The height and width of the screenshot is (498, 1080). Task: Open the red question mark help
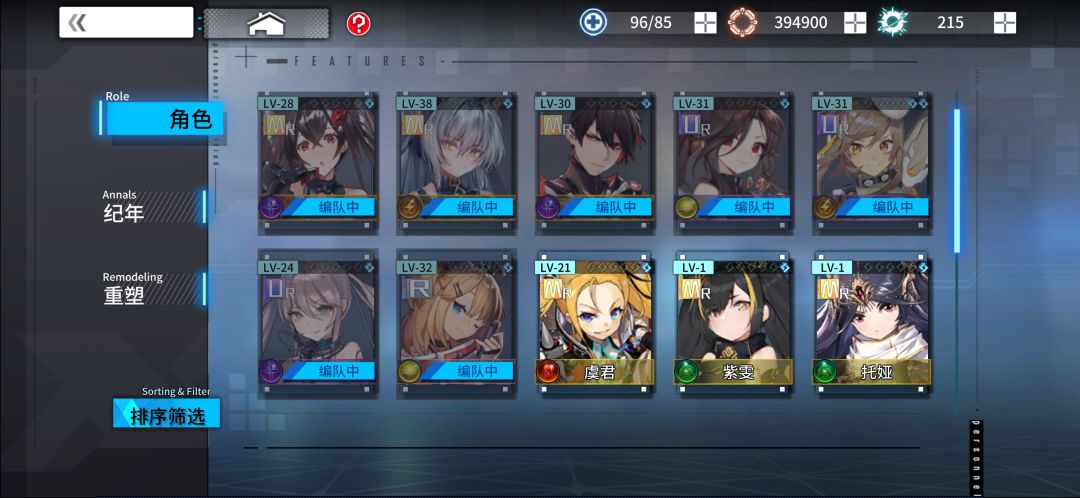[x=358, y=23]
